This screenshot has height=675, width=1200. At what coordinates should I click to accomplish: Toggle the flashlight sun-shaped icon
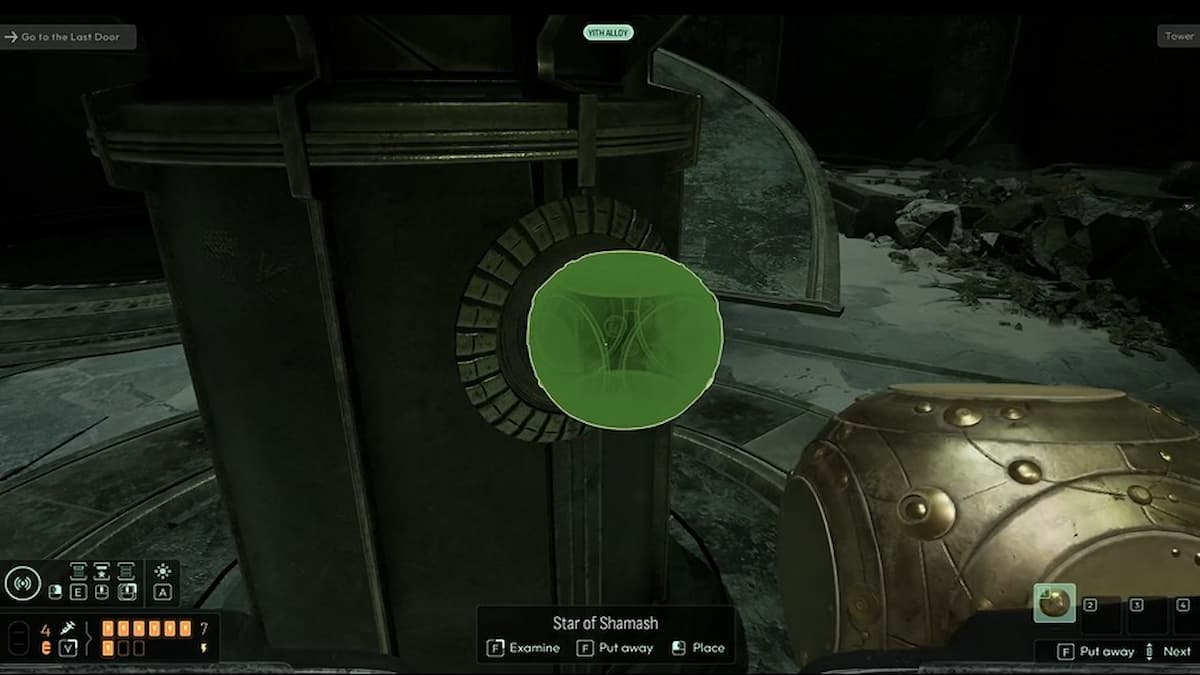point(163,571)
